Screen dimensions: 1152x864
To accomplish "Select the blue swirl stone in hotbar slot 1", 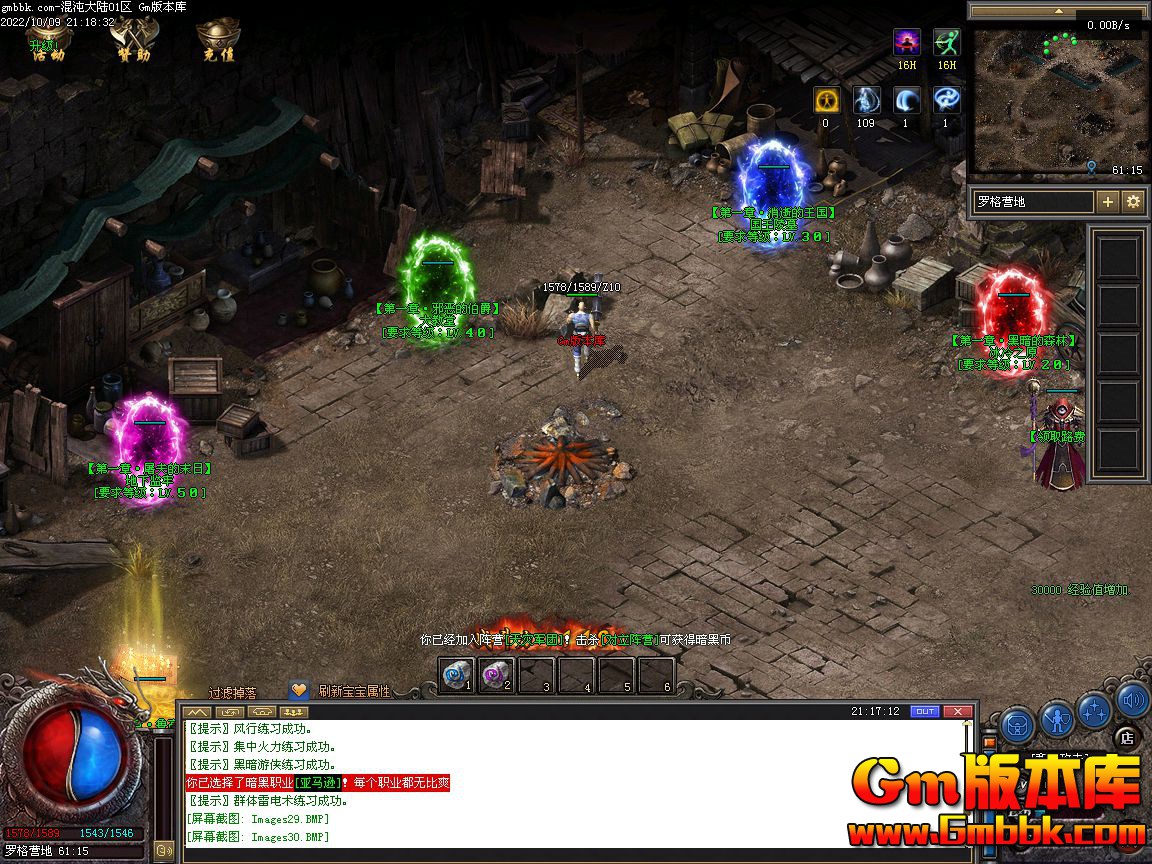I will (456, 676).
